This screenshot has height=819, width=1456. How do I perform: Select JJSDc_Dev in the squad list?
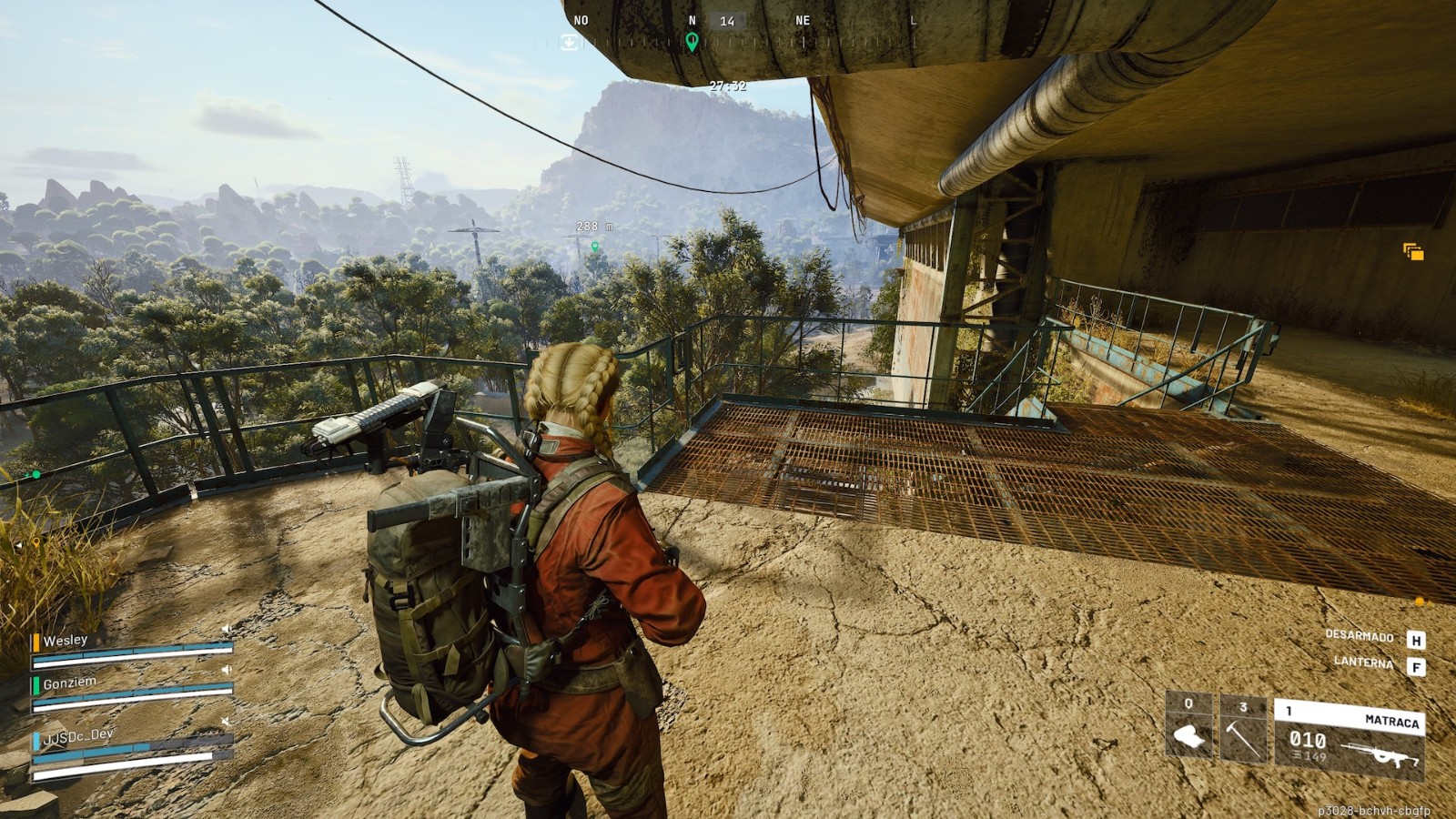pos(77,734)
